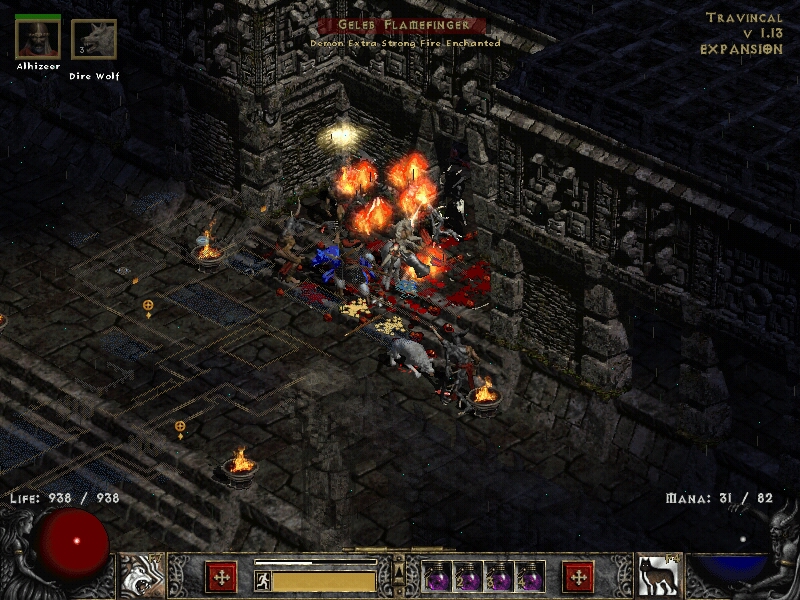Open the right-click skill selector with the standing wolf
800x600 pixels.
tap(659, 575)
